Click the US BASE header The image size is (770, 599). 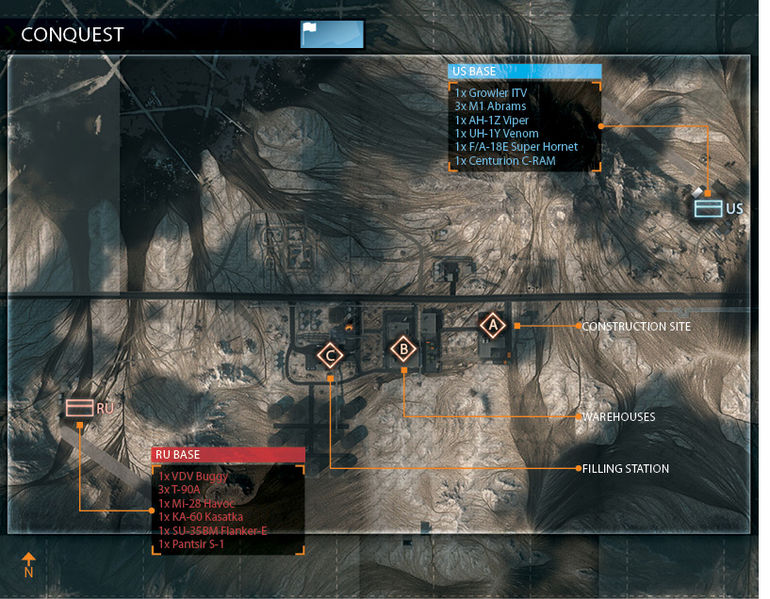[524, 71]
